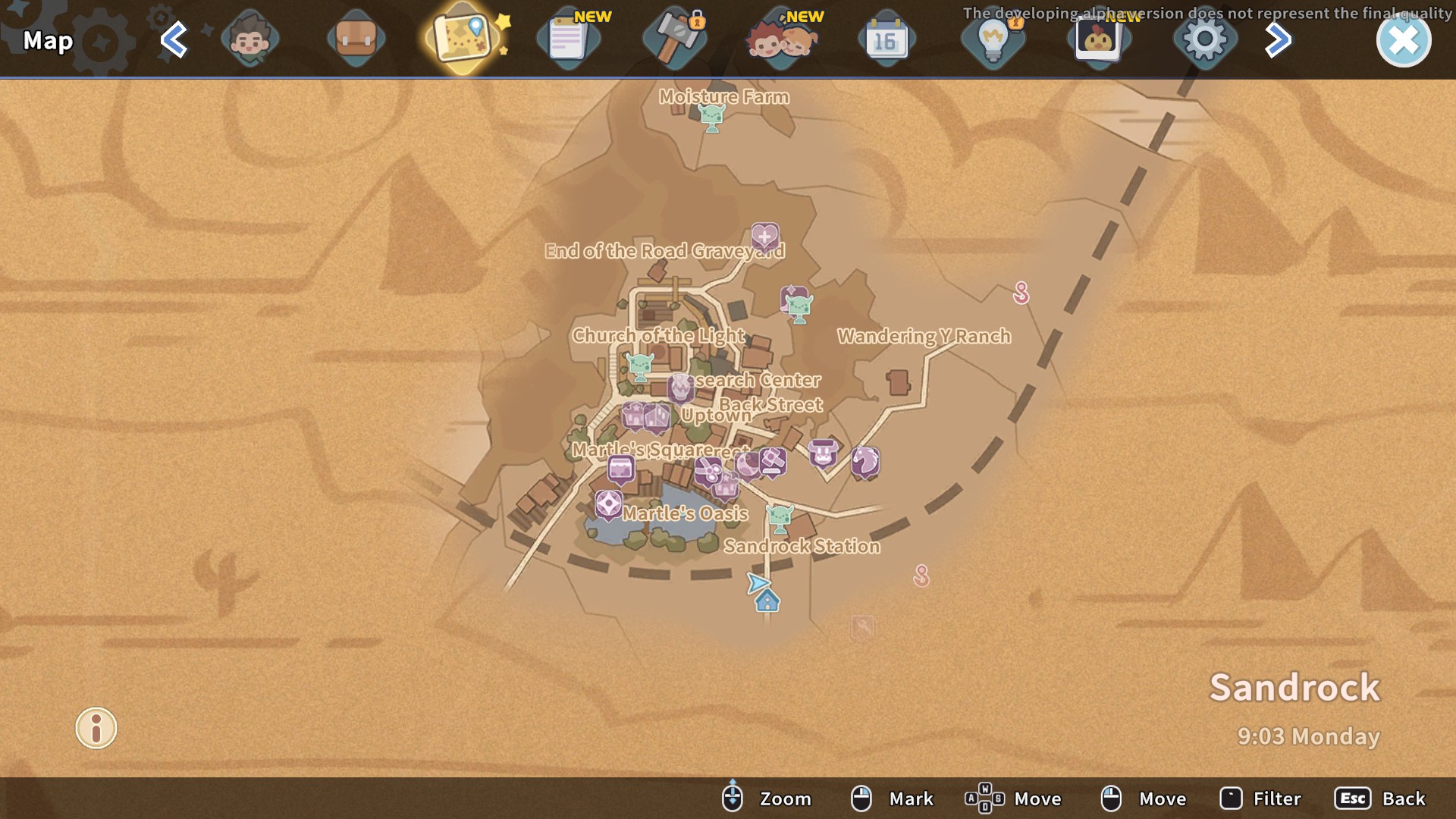
Task: Open the quest journal icon marked NEW
Action: pos(569,39)
